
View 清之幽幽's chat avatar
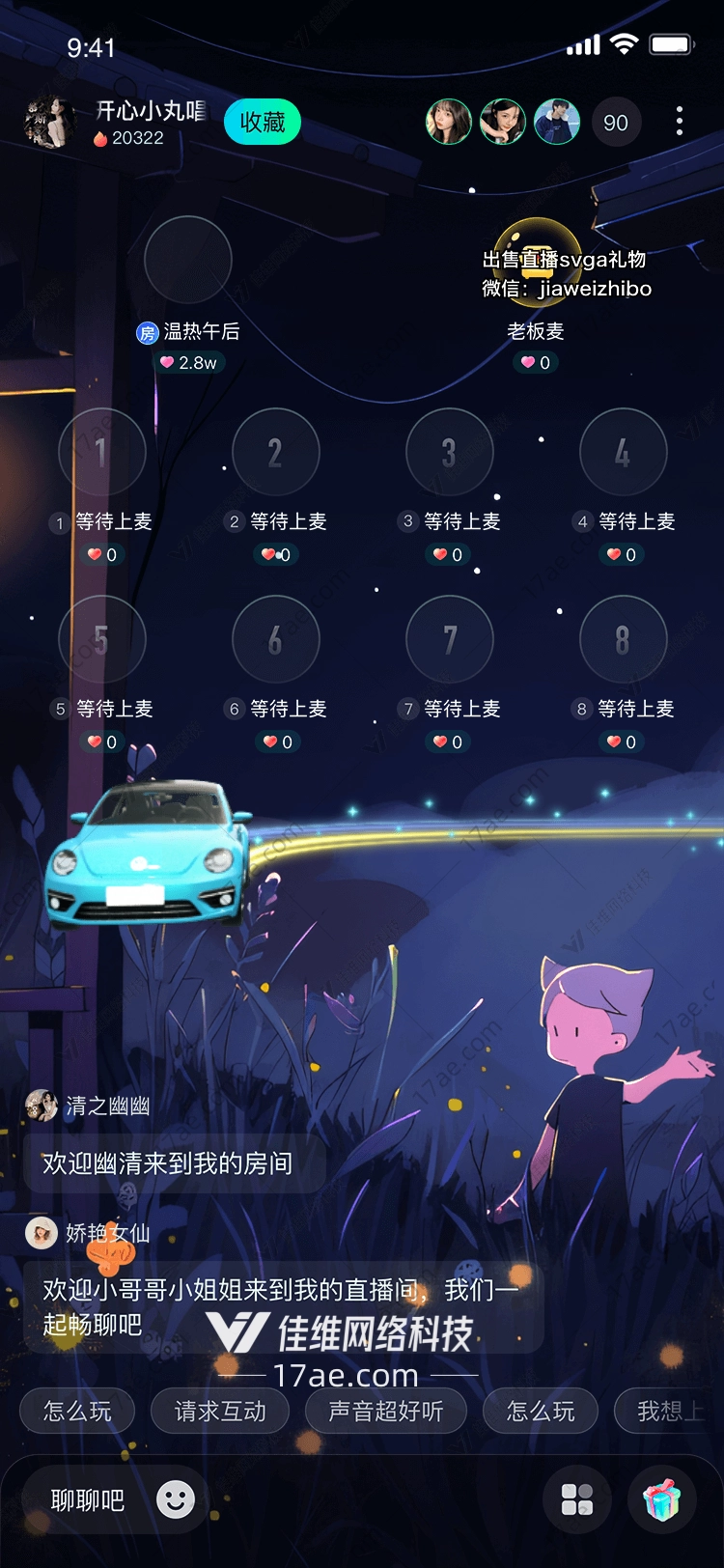(42, 1106)
